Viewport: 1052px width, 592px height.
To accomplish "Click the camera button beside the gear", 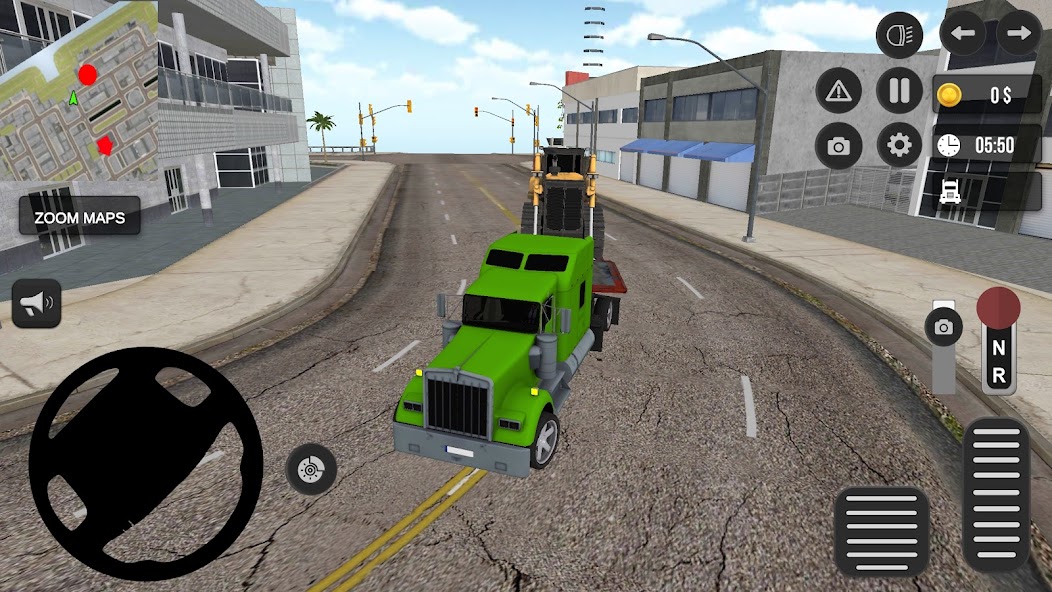I will point(838,147).
